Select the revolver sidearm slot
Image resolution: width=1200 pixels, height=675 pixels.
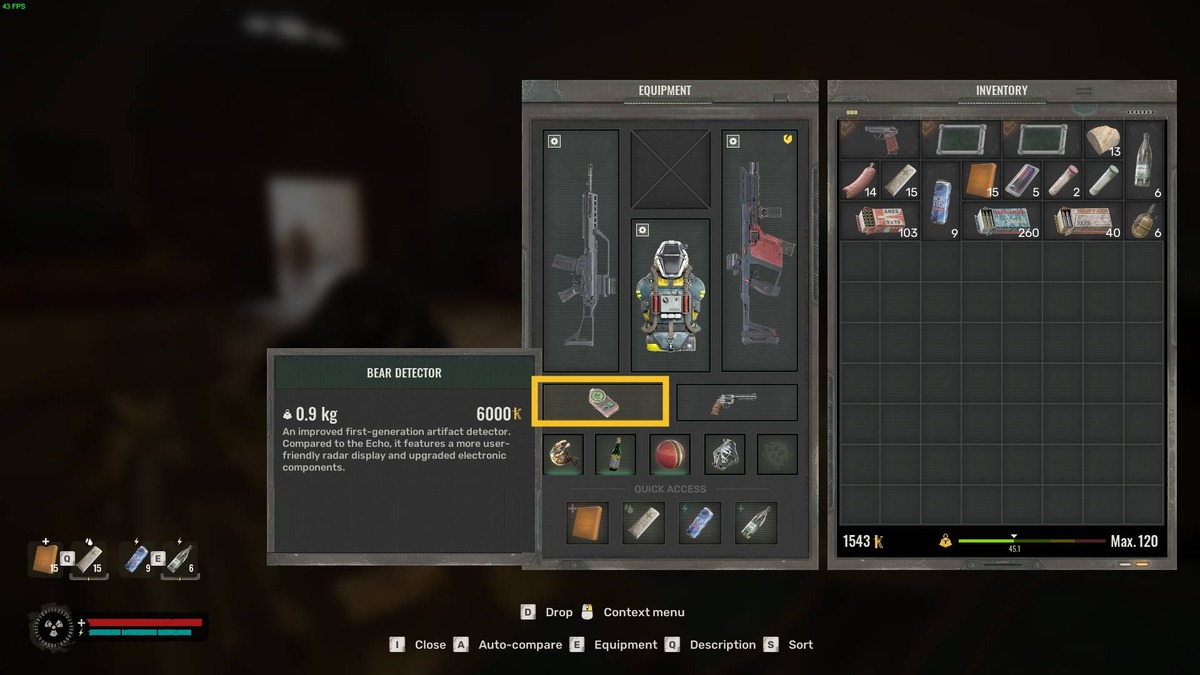(736, 402)
